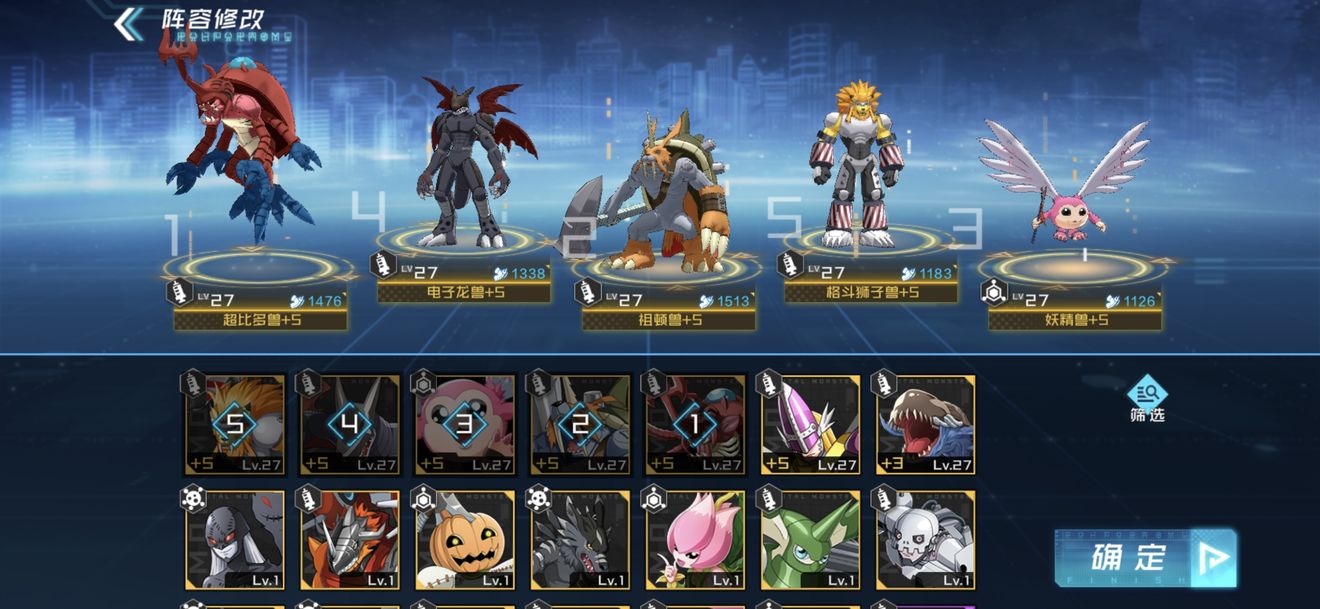Select the pink flower monster card
The image size is (1320, 609).
[x=695, y=539]
